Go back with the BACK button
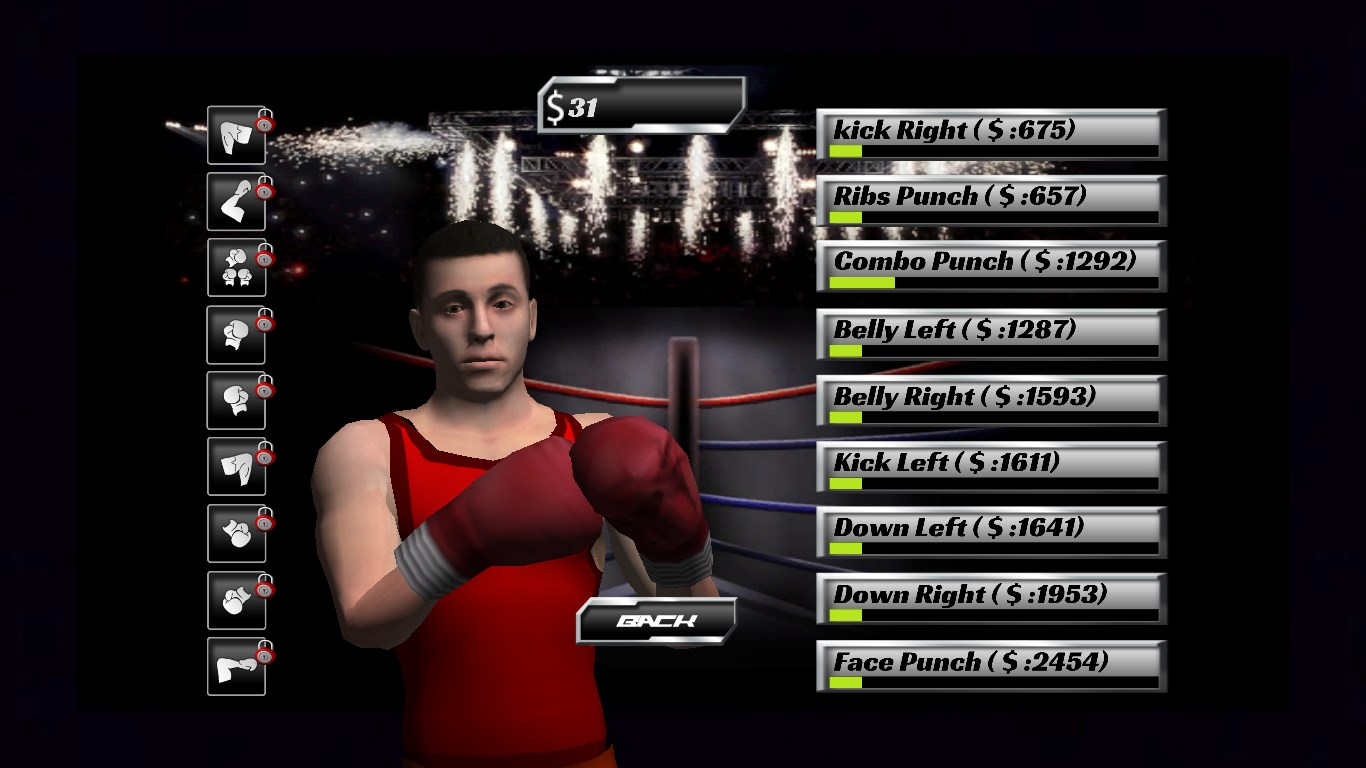This screenshot has height=768, width=1366. [657, 621]
